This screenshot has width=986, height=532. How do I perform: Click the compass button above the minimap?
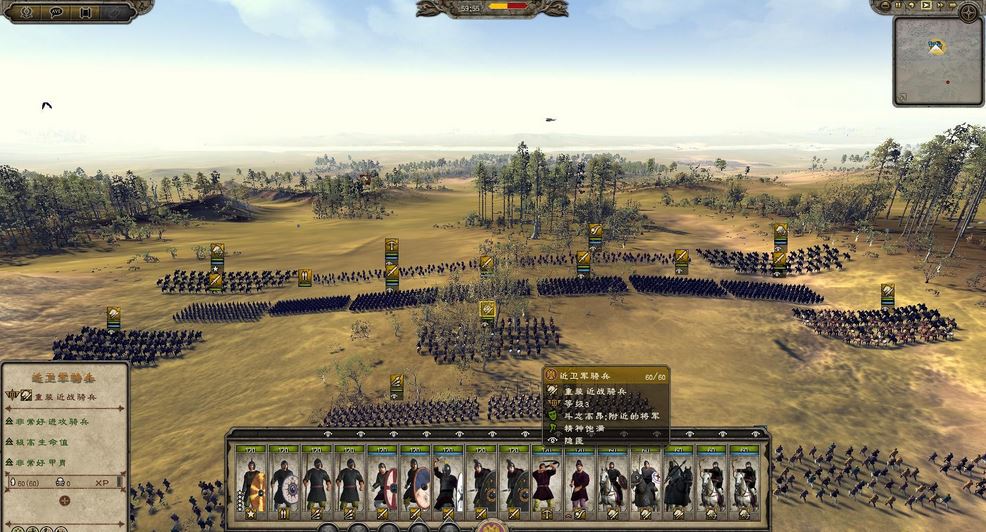(x=968, y=12)
